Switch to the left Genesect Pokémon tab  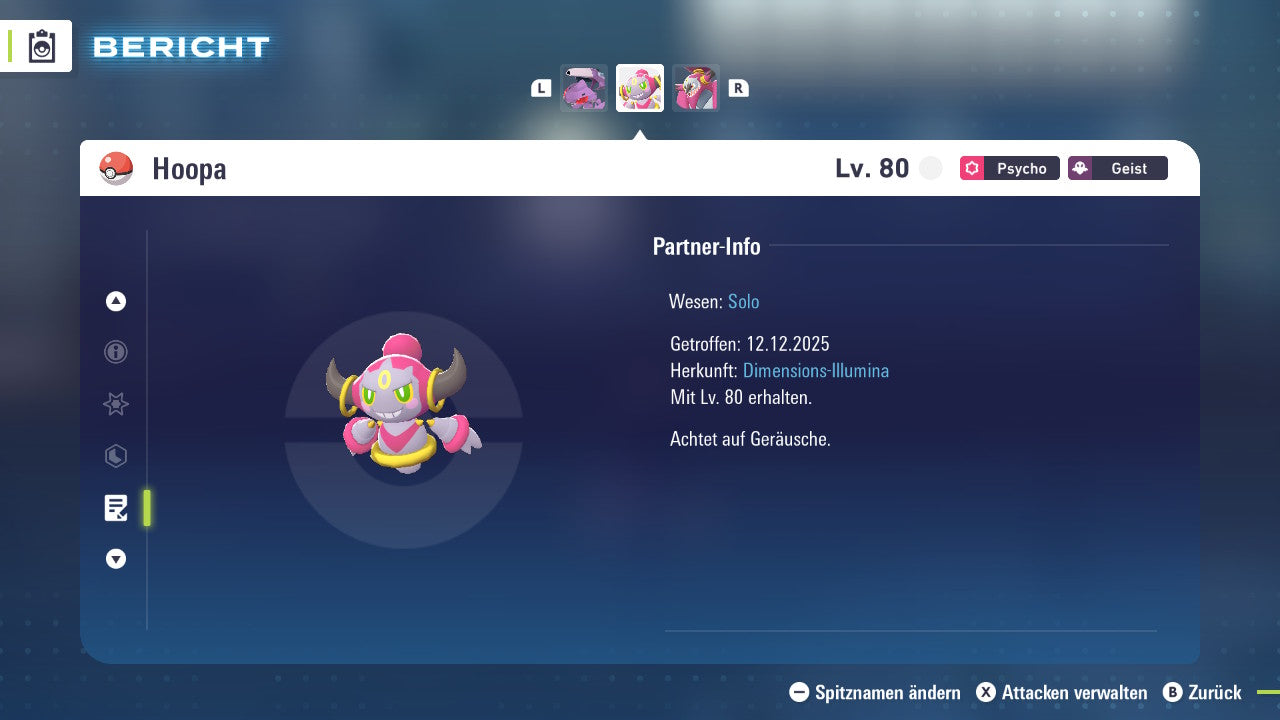click(583, 88)
